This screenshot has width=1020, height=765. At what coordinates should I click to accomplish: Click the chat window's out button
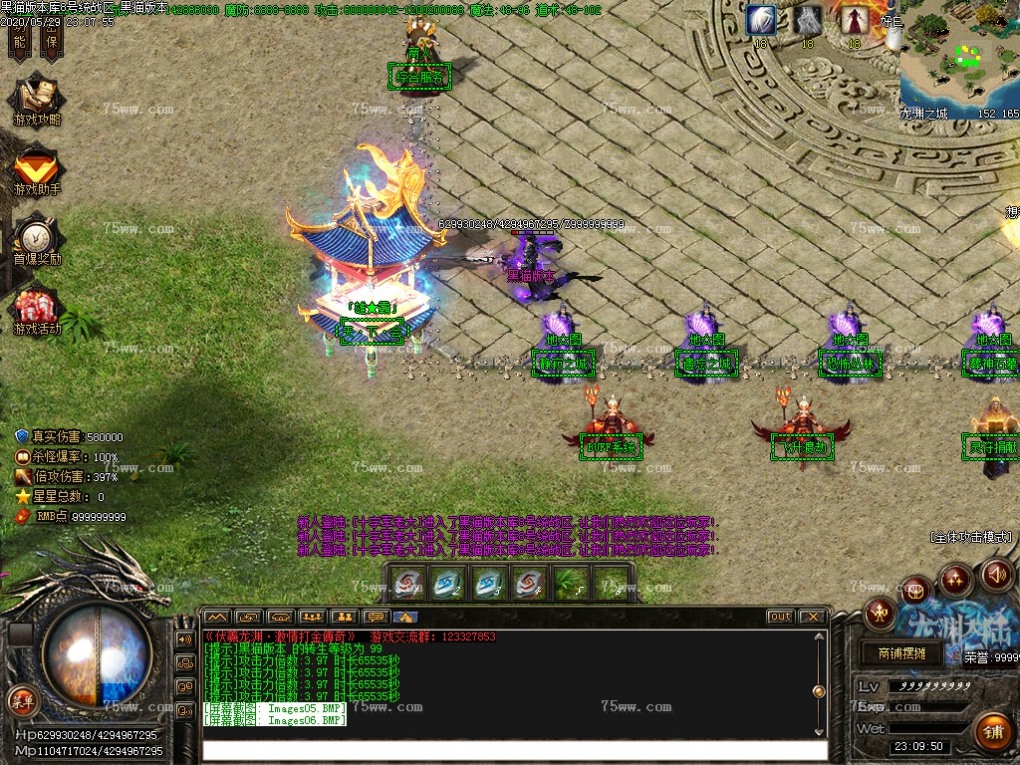point(780,616)
